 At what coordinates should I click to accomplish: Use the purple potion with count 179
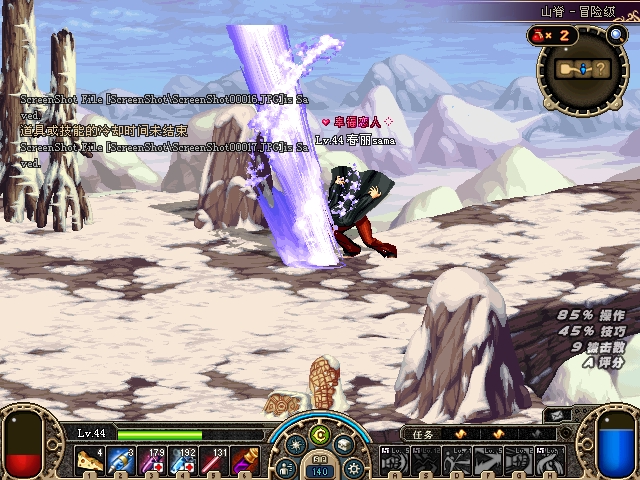[x=152, y=459]
